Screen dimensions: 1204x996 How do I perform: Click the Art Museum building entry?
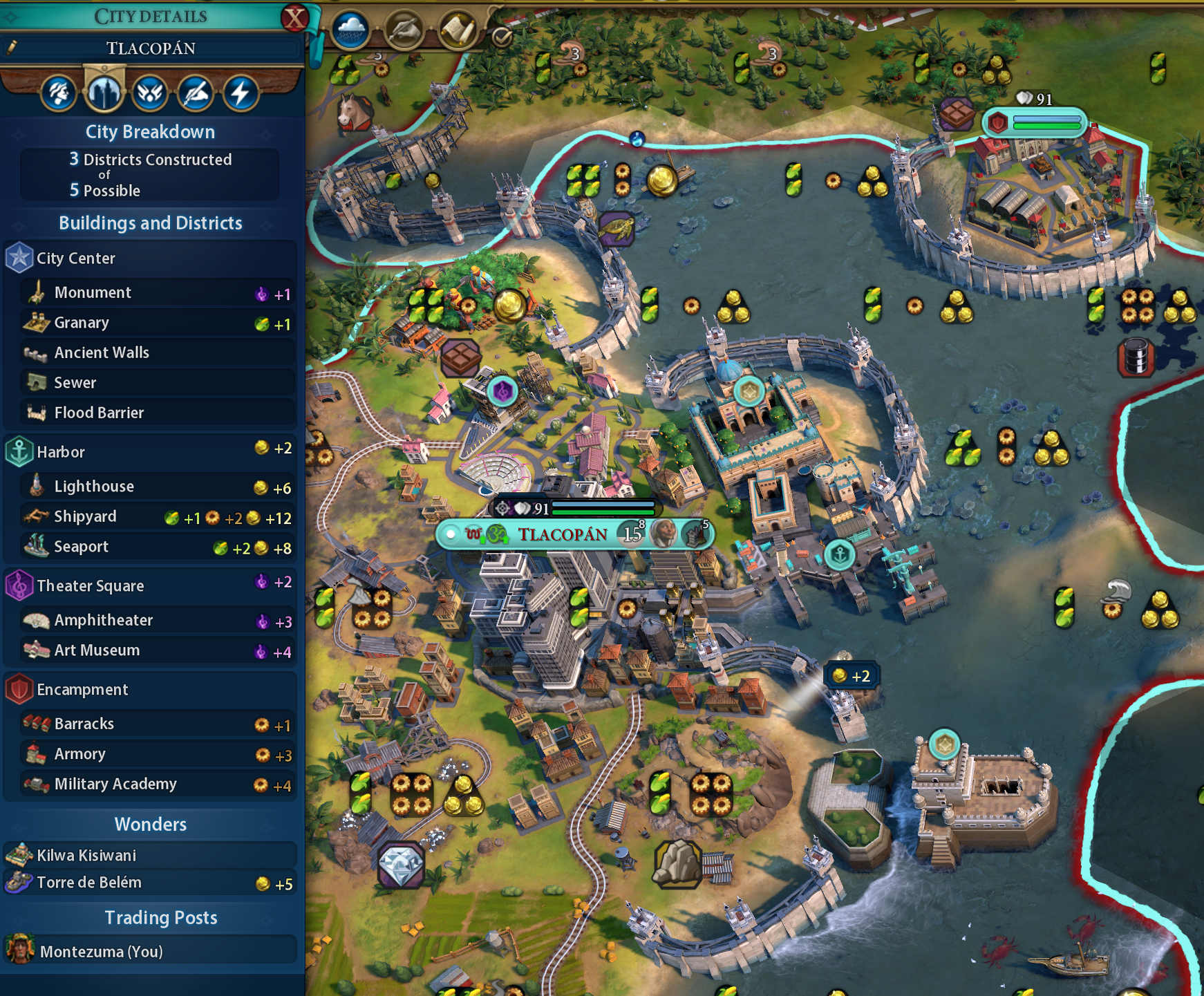tap(158, 650)
